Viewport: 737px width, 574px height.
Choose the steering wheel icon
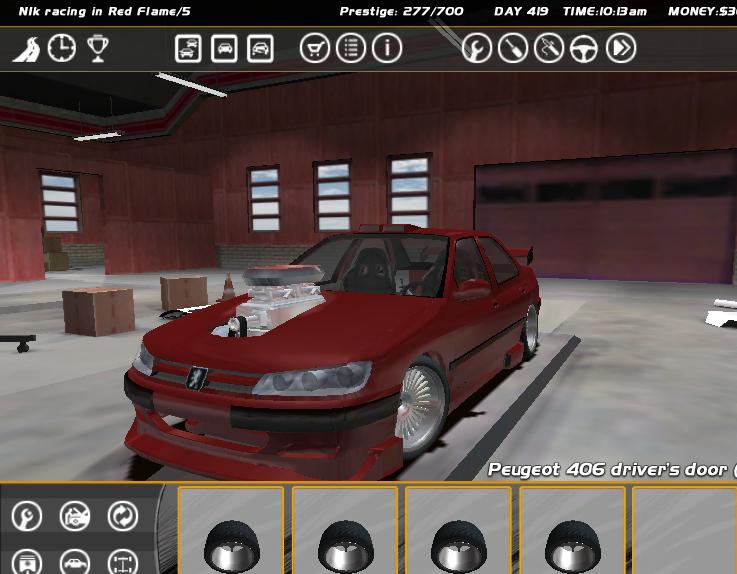click(584, 48)
